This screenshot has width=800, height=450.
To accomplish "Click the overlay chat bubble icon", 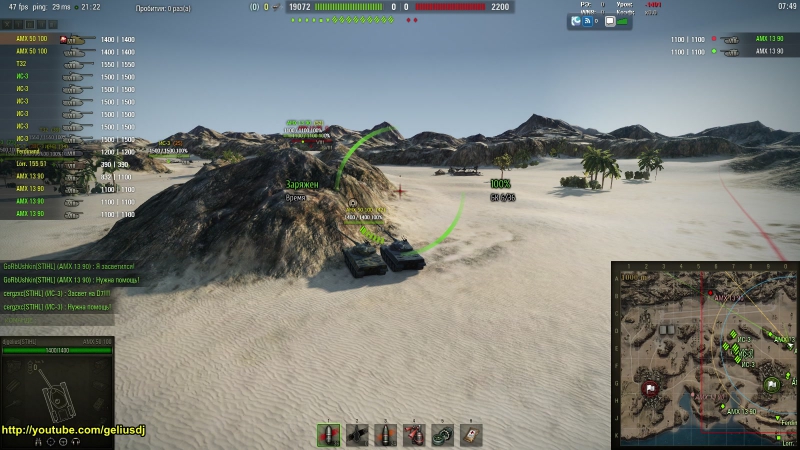I will tap(610, 20).
